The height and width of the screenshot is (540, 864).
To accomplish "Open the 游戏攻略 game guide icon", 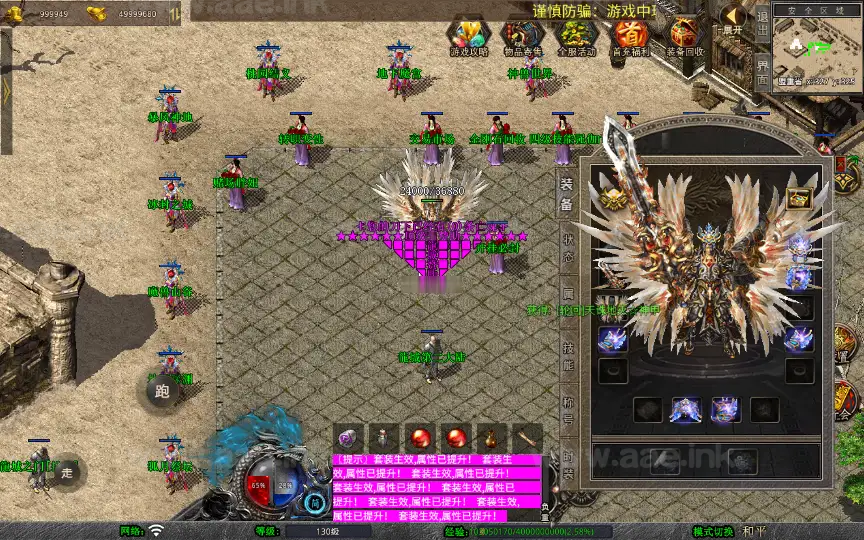I will (x=469, y=37).
